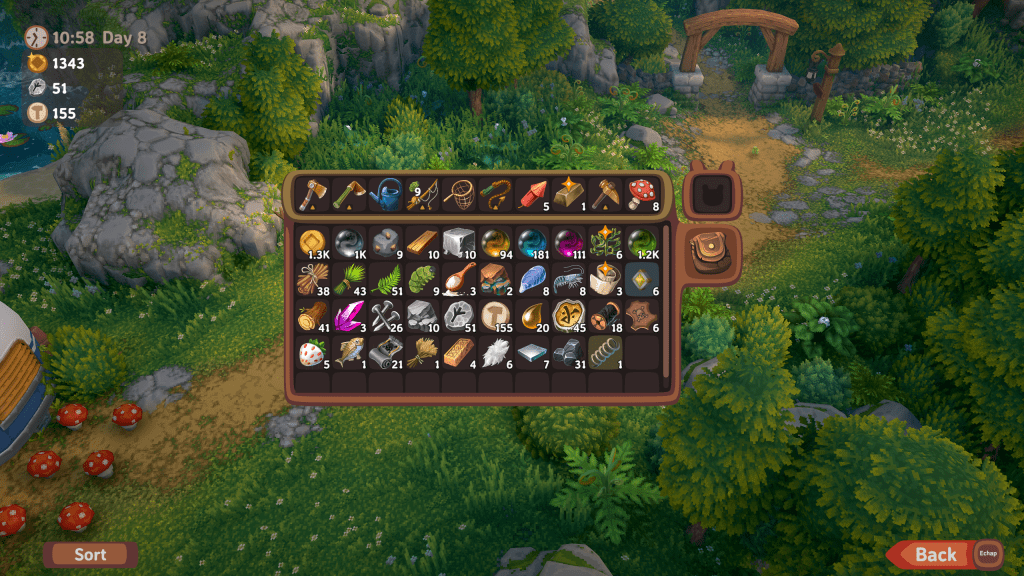Image resolution: width=1024 pixels, height=576 pixels.
Task: Select the red spotted mushroom slot
Action: click(x=640, y=194)
